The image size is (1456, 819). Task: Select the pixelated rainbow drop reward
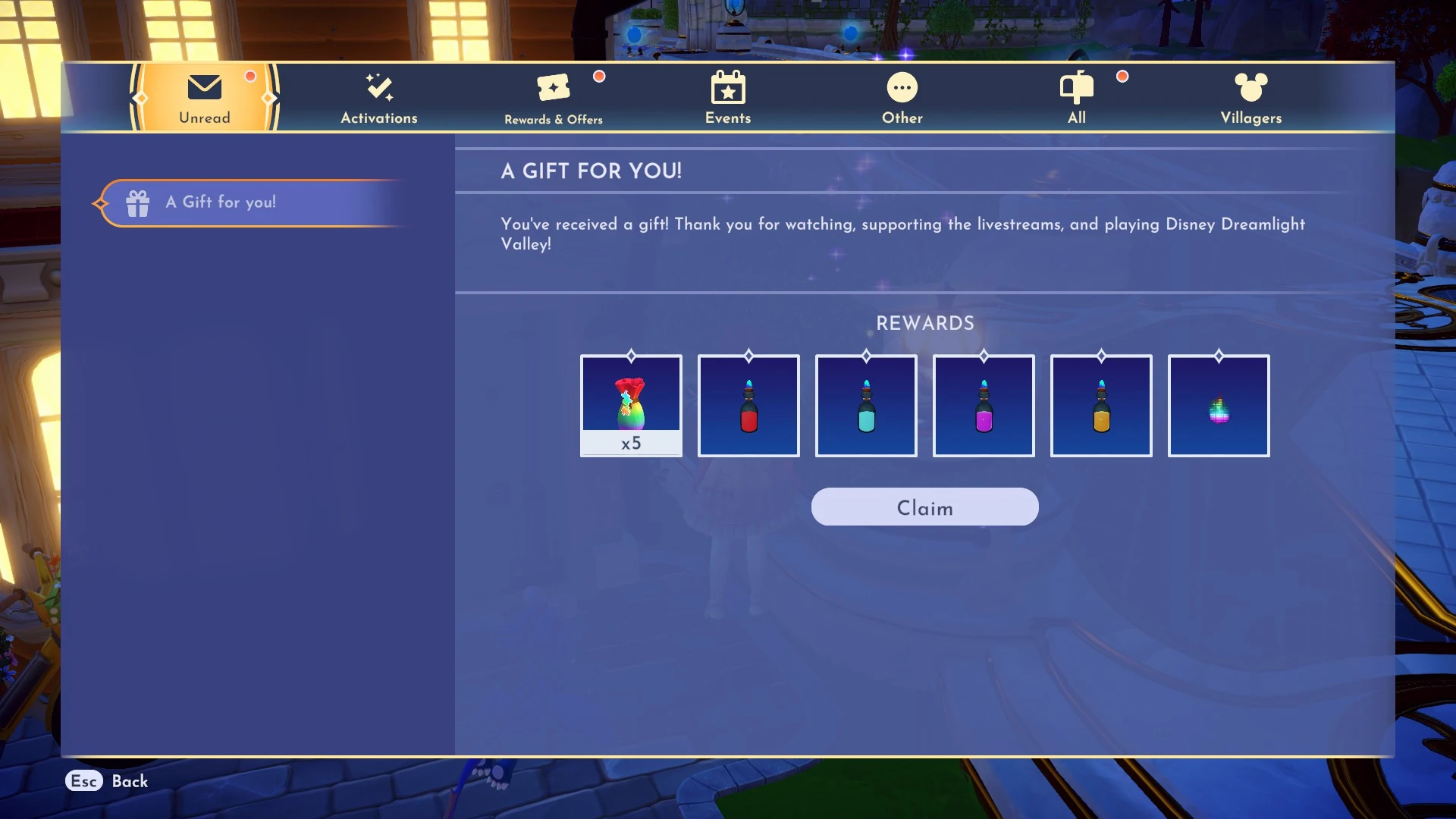pos(1219,405)
